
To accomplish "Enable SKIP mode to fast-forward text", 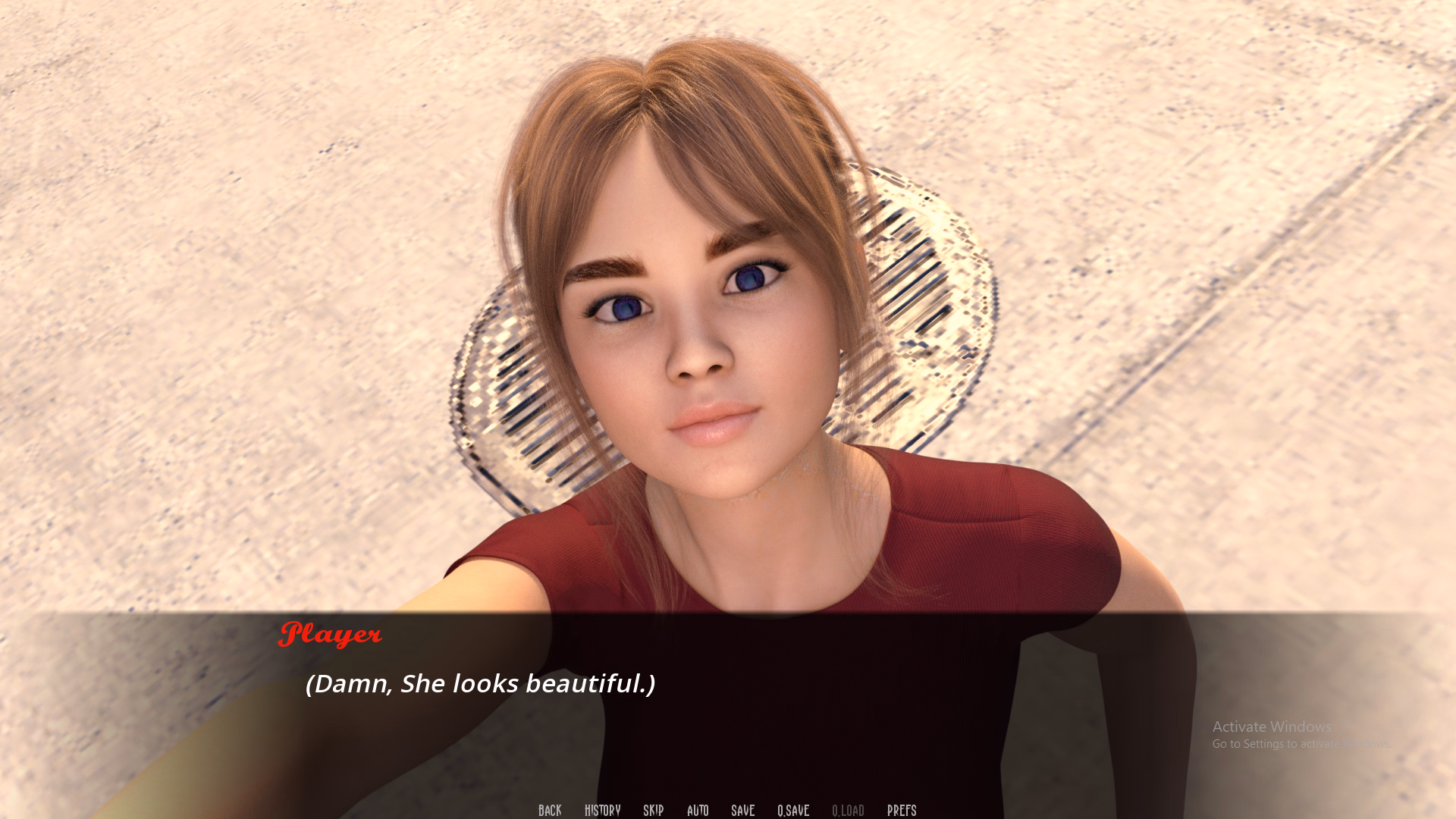I will click(653, 810).
